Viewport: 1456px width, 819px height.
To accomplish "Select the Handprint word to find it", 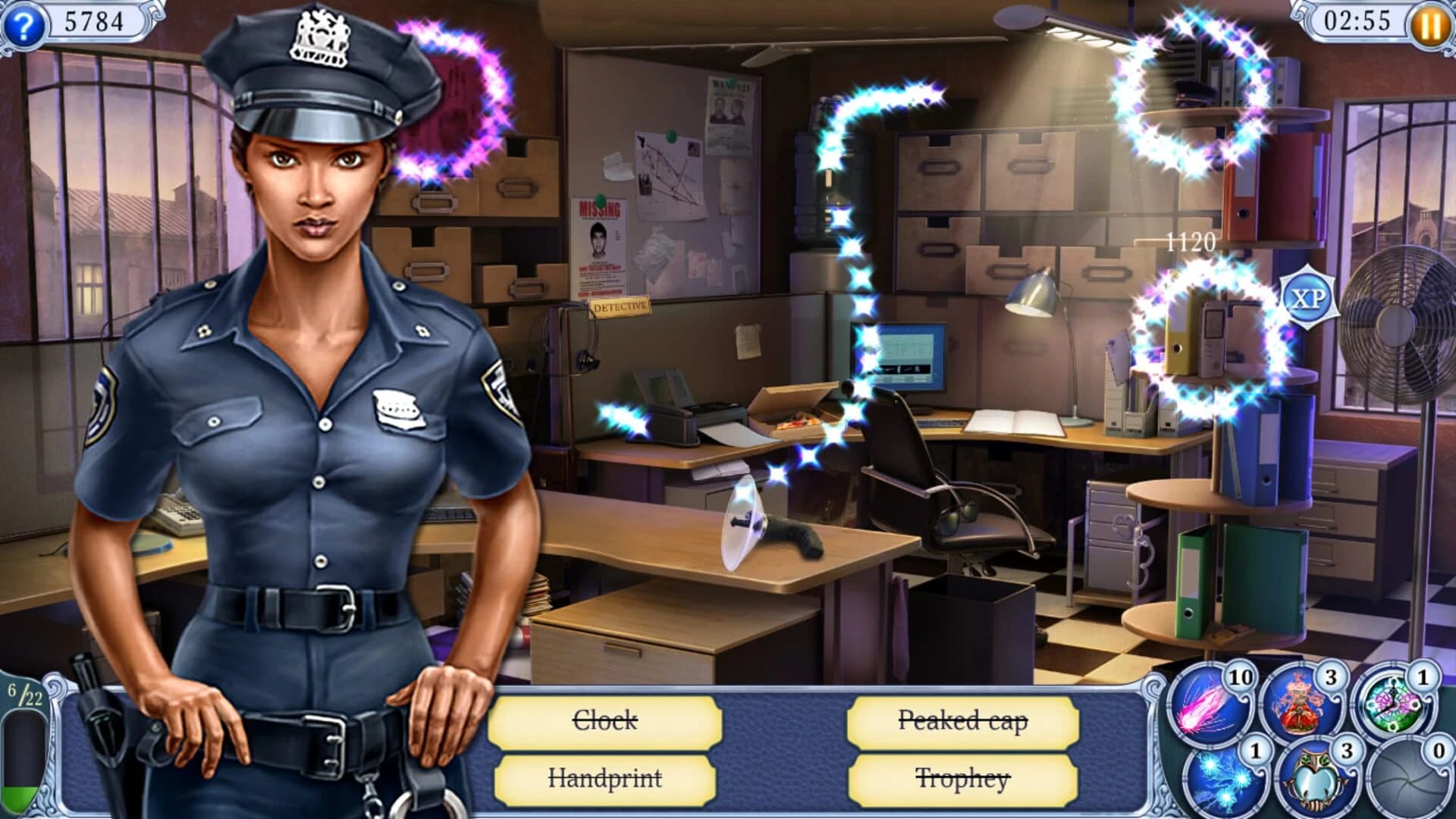I will 607,779.
